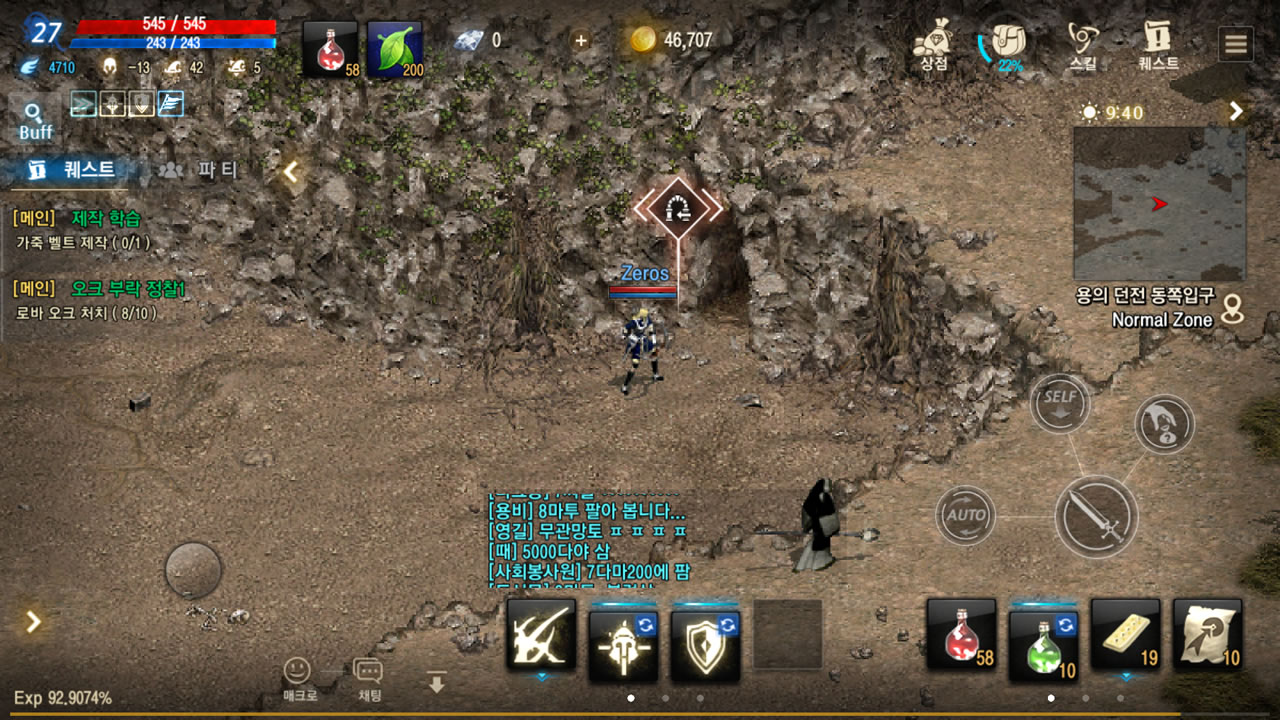
Task: Select the 오크 부락 정찰 quest entry
Action: click(128, 289)
